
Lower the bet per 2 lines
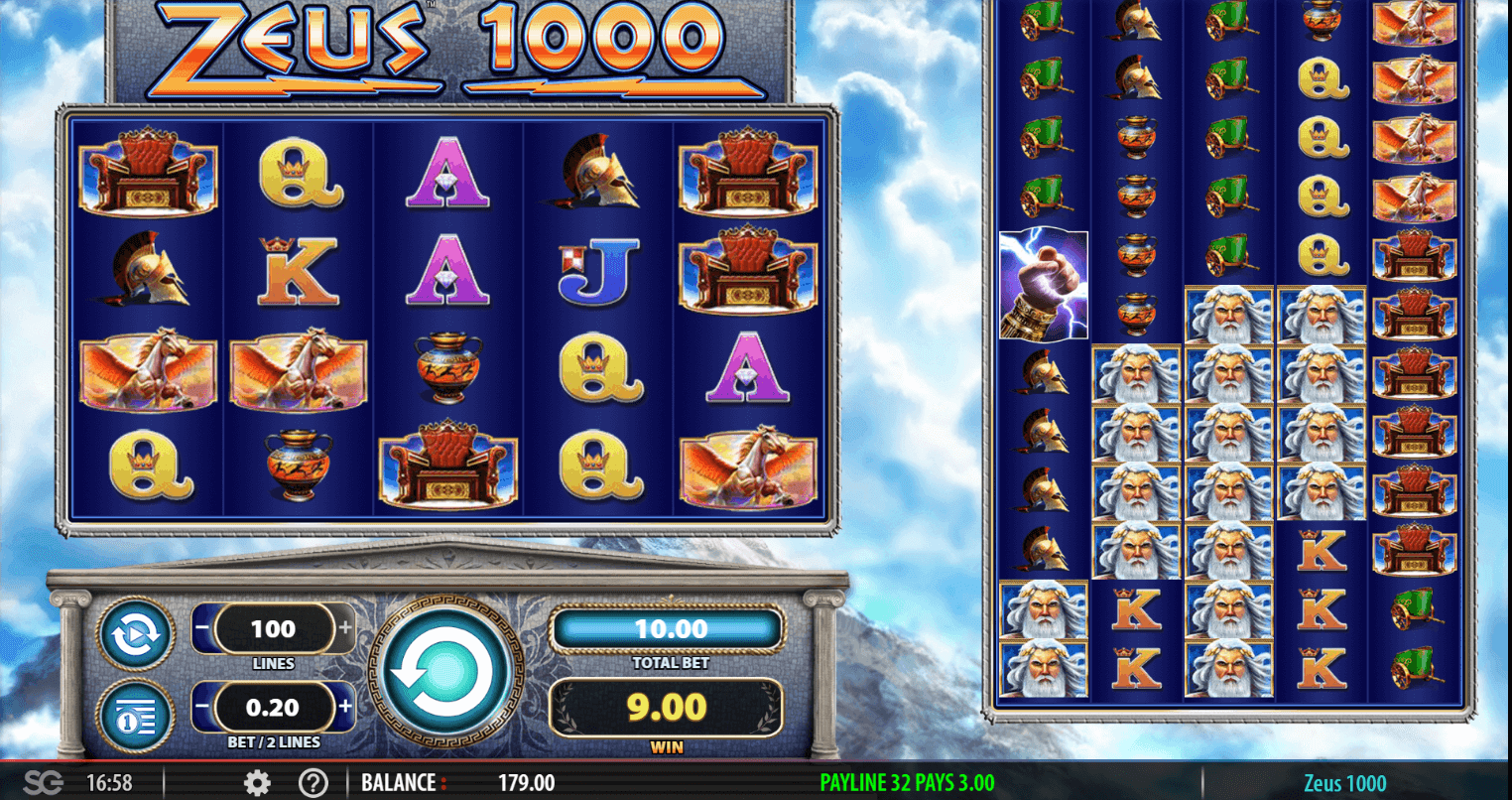click(x=202, y=708)
